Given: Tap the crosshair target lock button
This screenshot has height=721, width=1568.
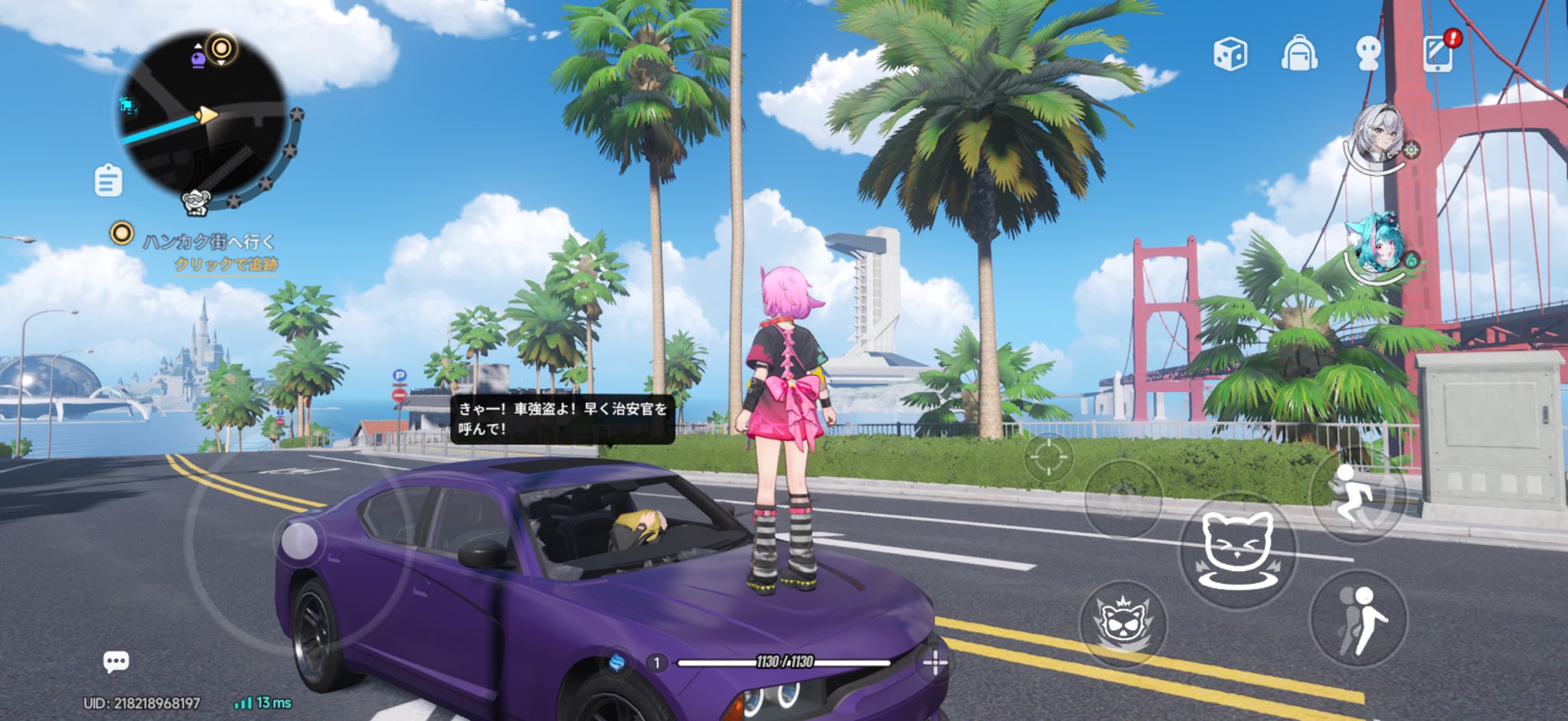Looking at the screenshot, I should coord(1047,458).
